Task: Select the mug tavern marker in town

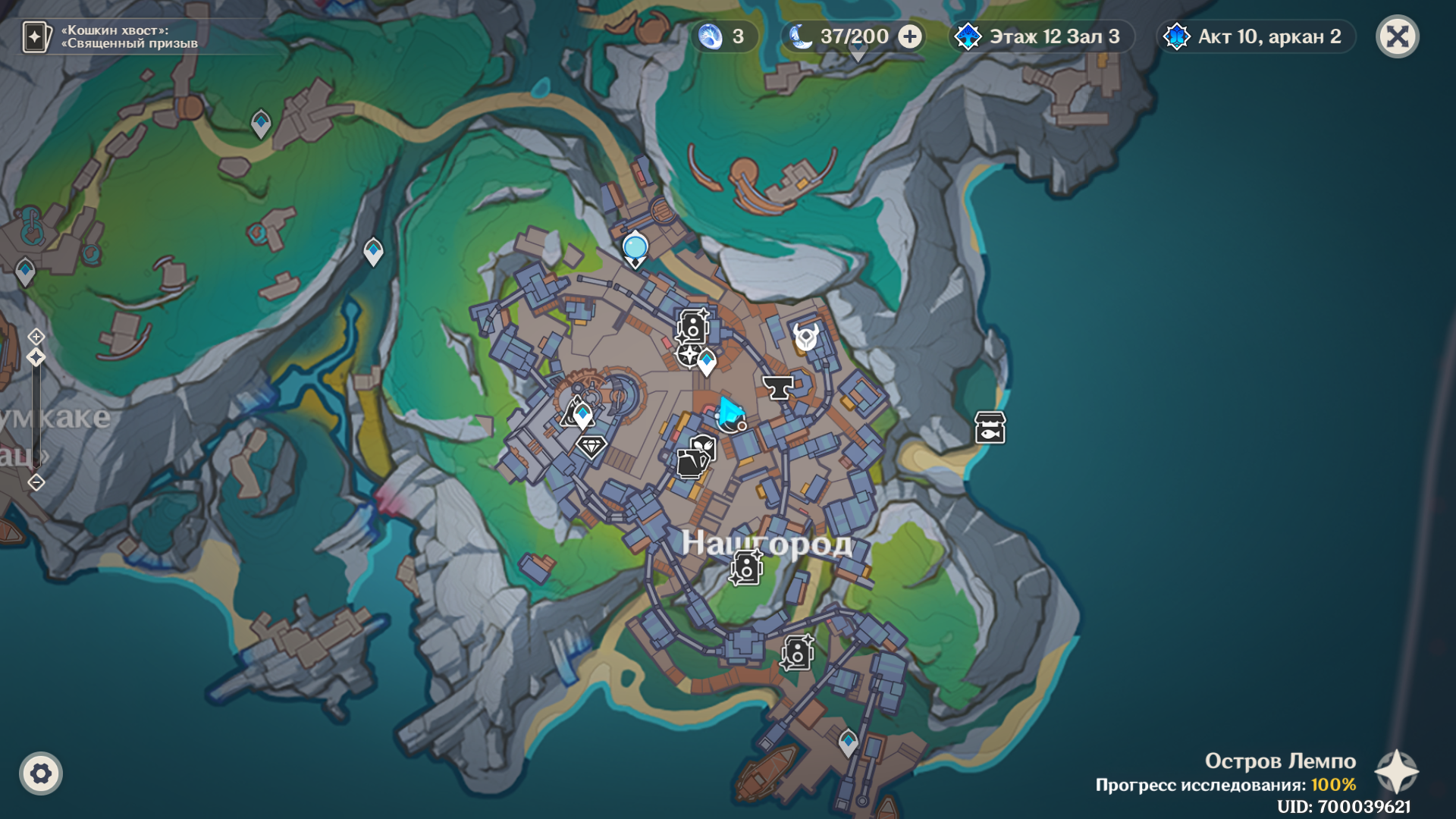Action: (x=690, y=463)
